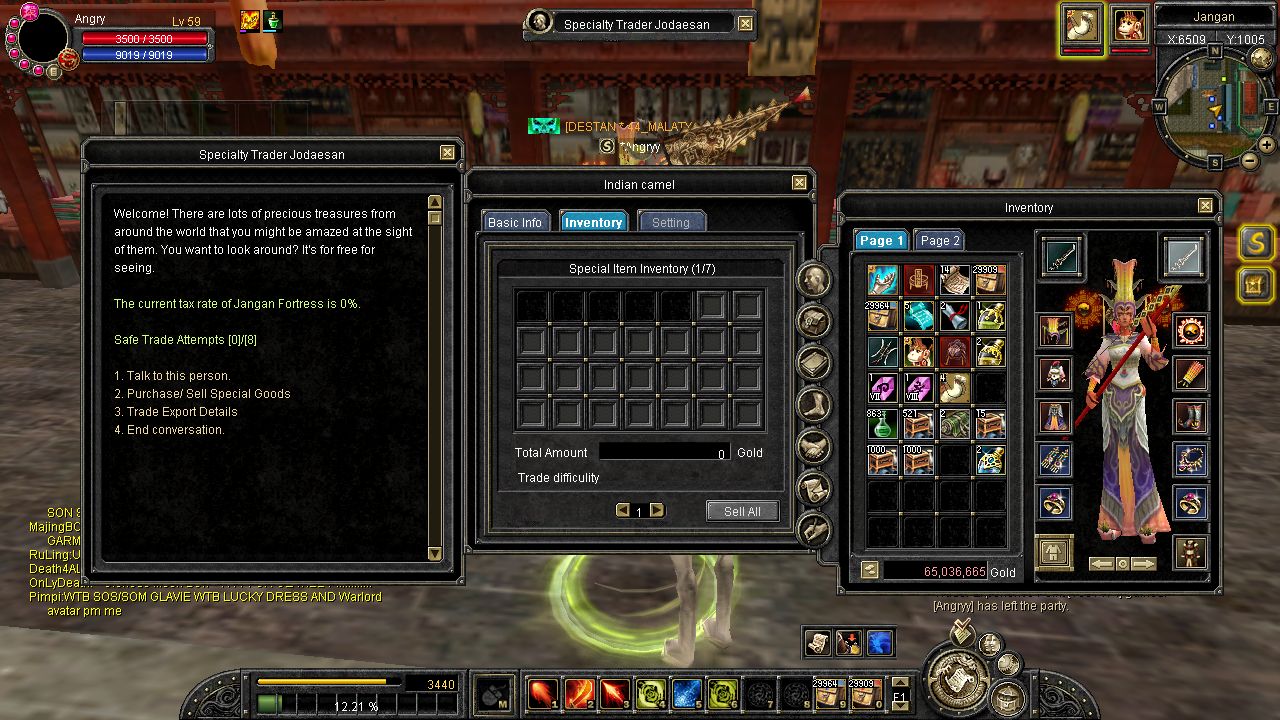Click the Sell All button
1280x720 pixels.
click(742, 511)
